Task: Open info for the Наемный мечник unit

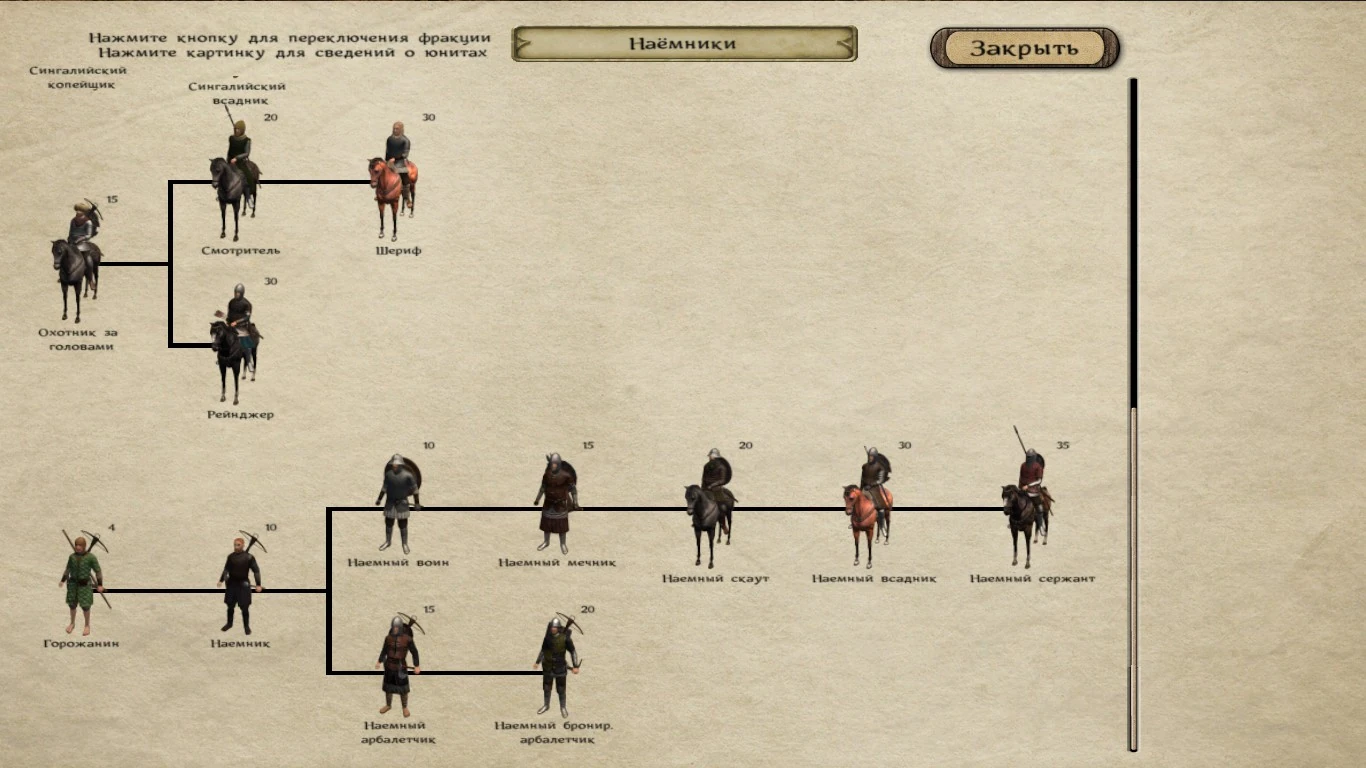Action: [x=556, y=500]
